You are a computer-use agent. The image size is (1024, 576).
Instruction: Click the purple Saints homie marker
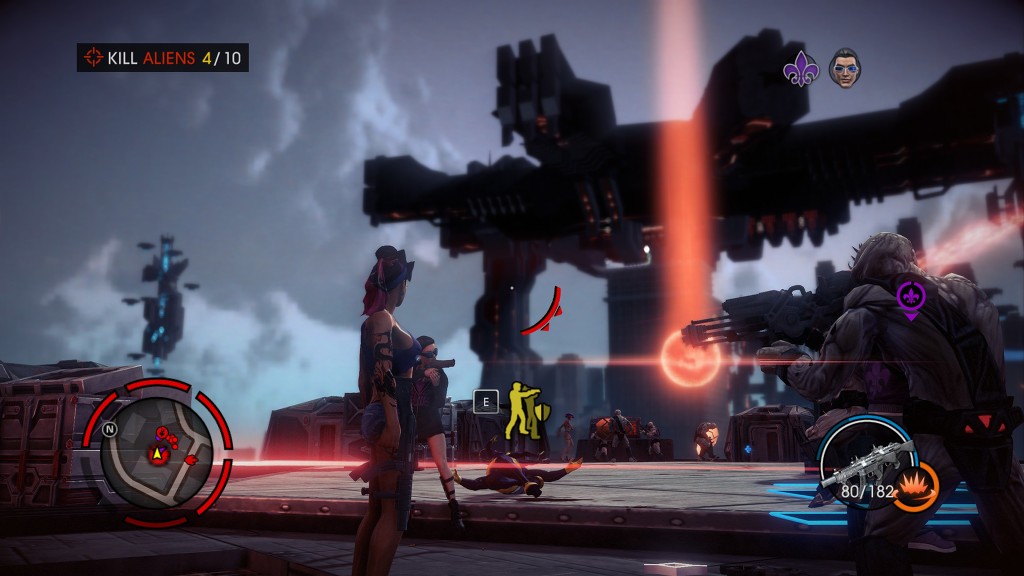910,298
